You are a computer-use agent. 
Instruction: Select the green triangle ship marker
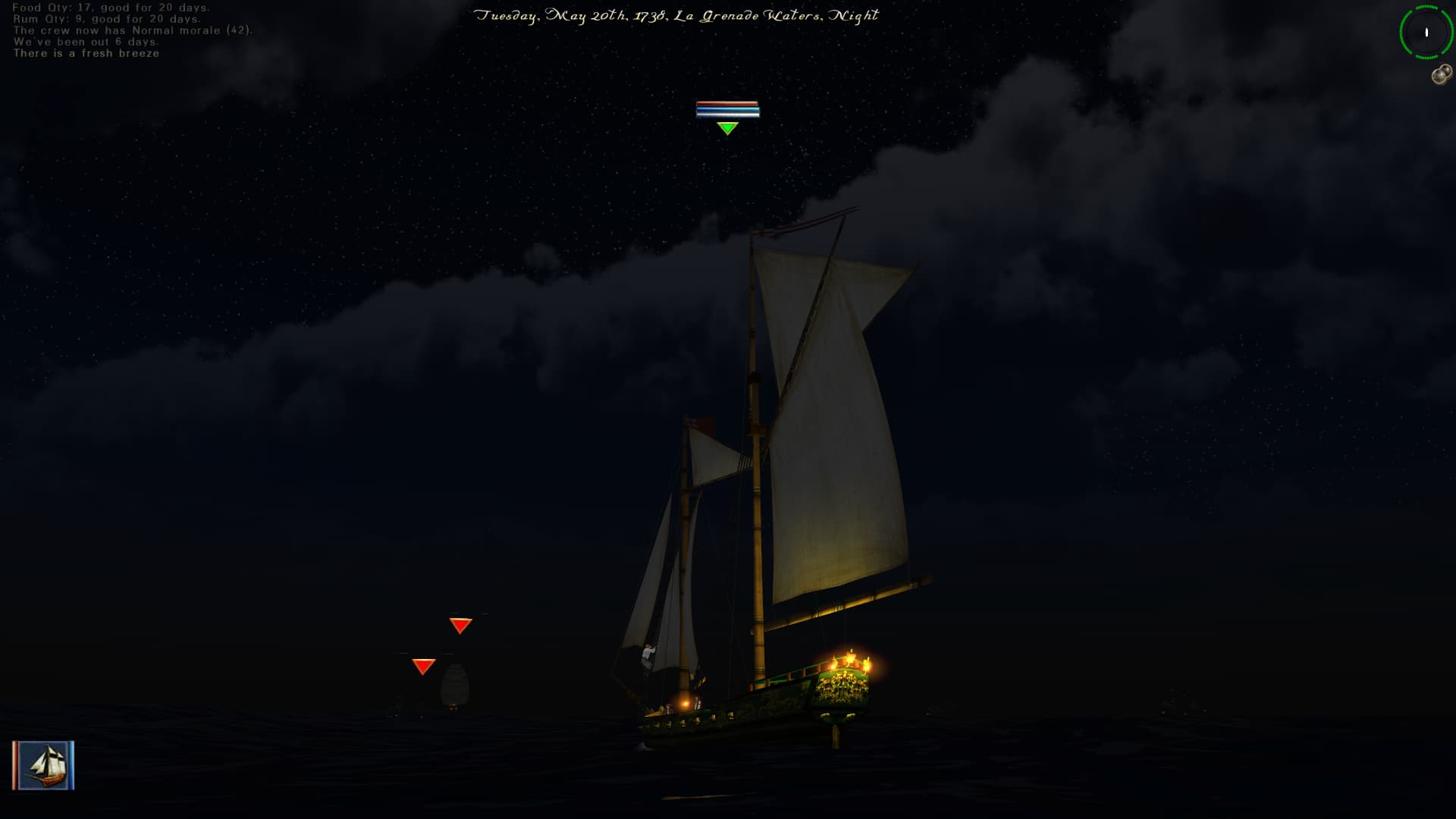point(727,128)
